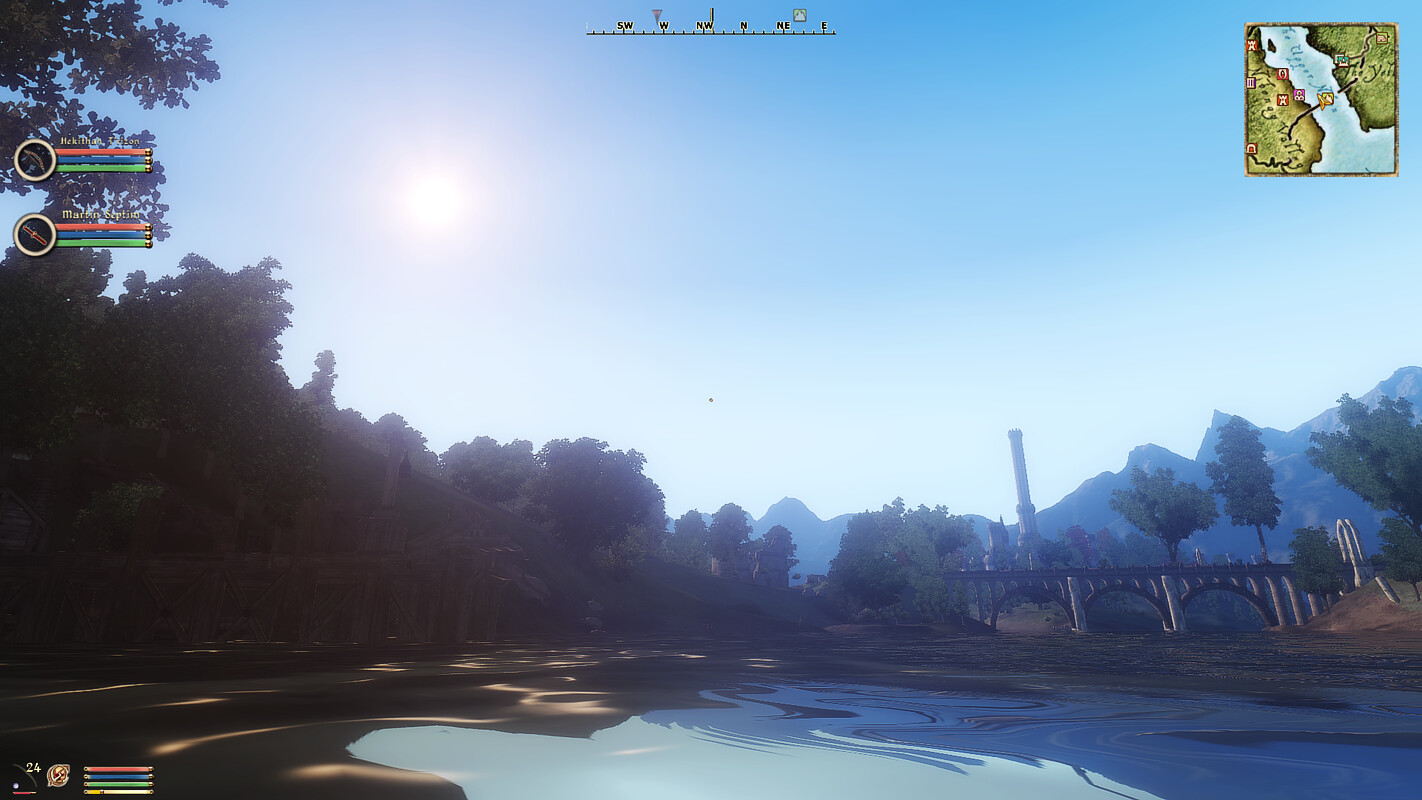Click the equipped spell icon
This screenshot has height=800, width=1422.
click(58, 775)
